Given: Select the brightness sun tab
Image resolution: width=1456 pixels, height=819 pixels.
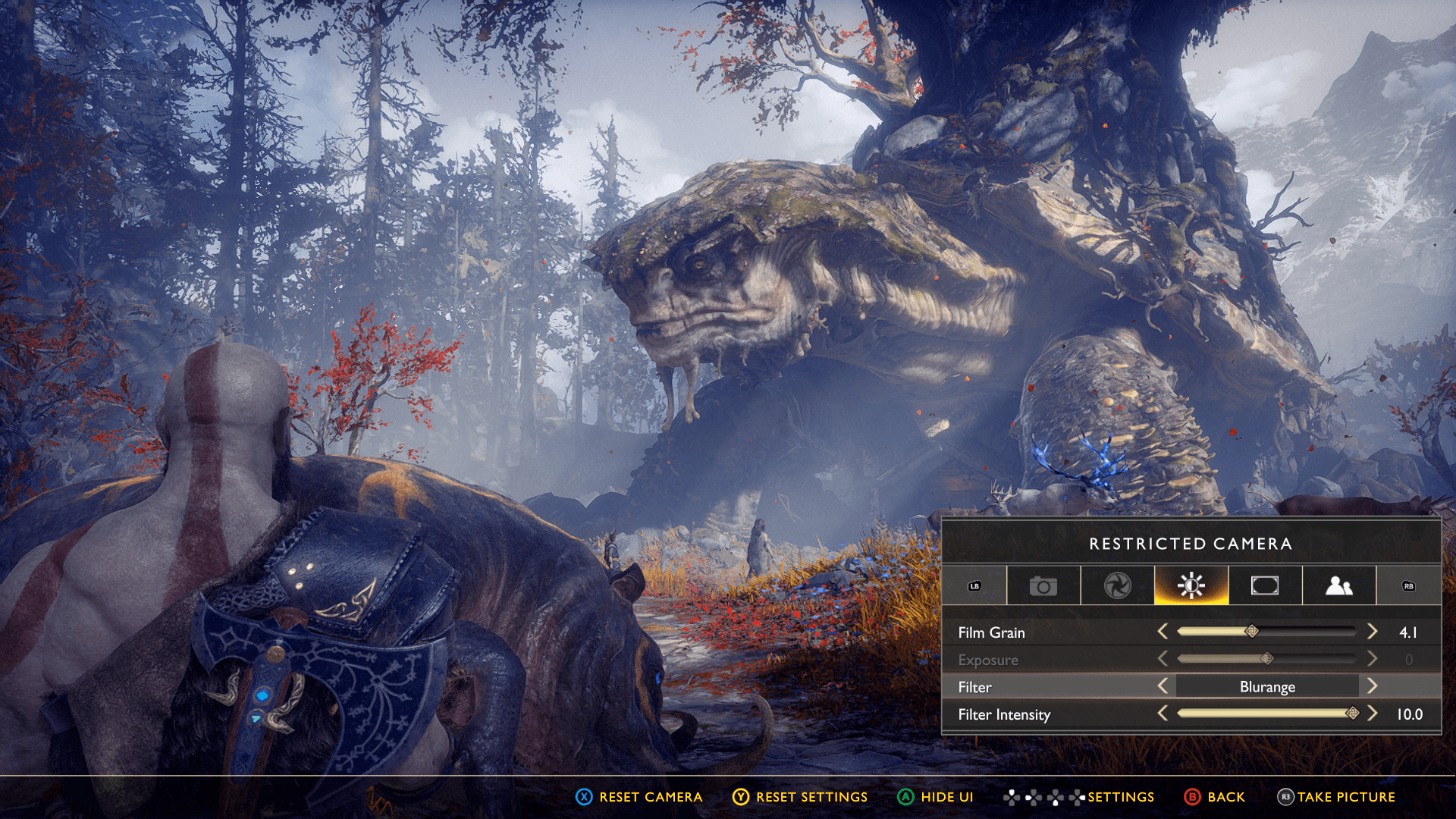Looking at the screenshot, I should tap(1191, 586).
